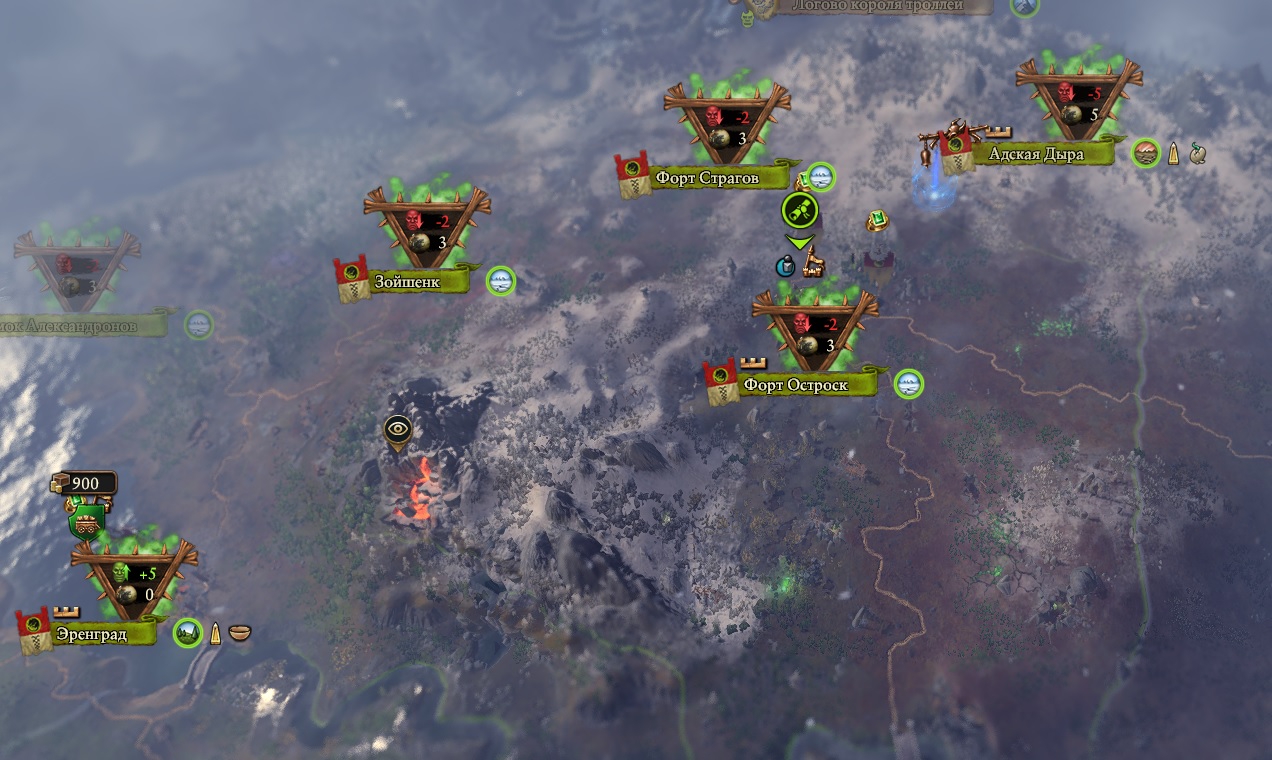Click the siege tower icon below the army marker

click(814, 263)
